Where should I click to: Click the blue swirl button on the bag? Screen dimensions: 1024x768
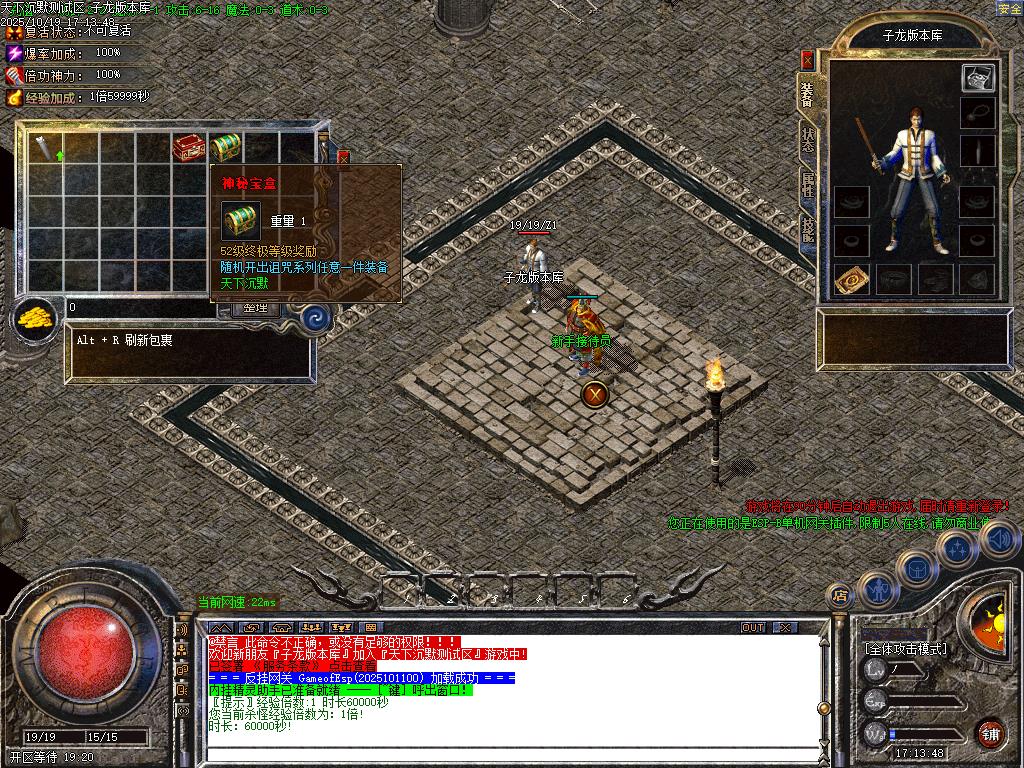pyautogui.click(x=316, y=318)
